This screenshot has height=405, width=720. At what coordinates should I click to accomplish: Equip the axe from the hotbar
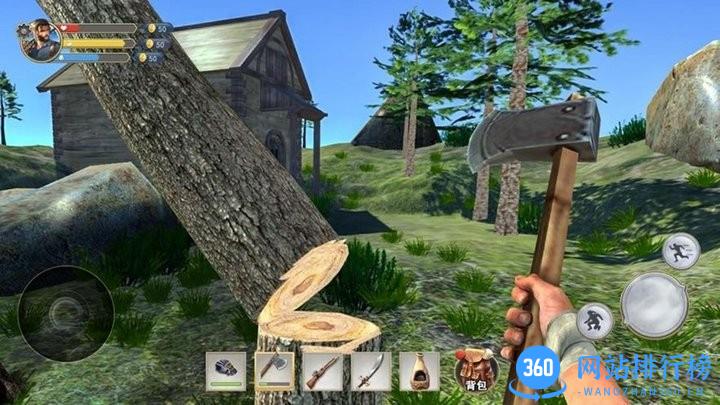tap(274, 371)
